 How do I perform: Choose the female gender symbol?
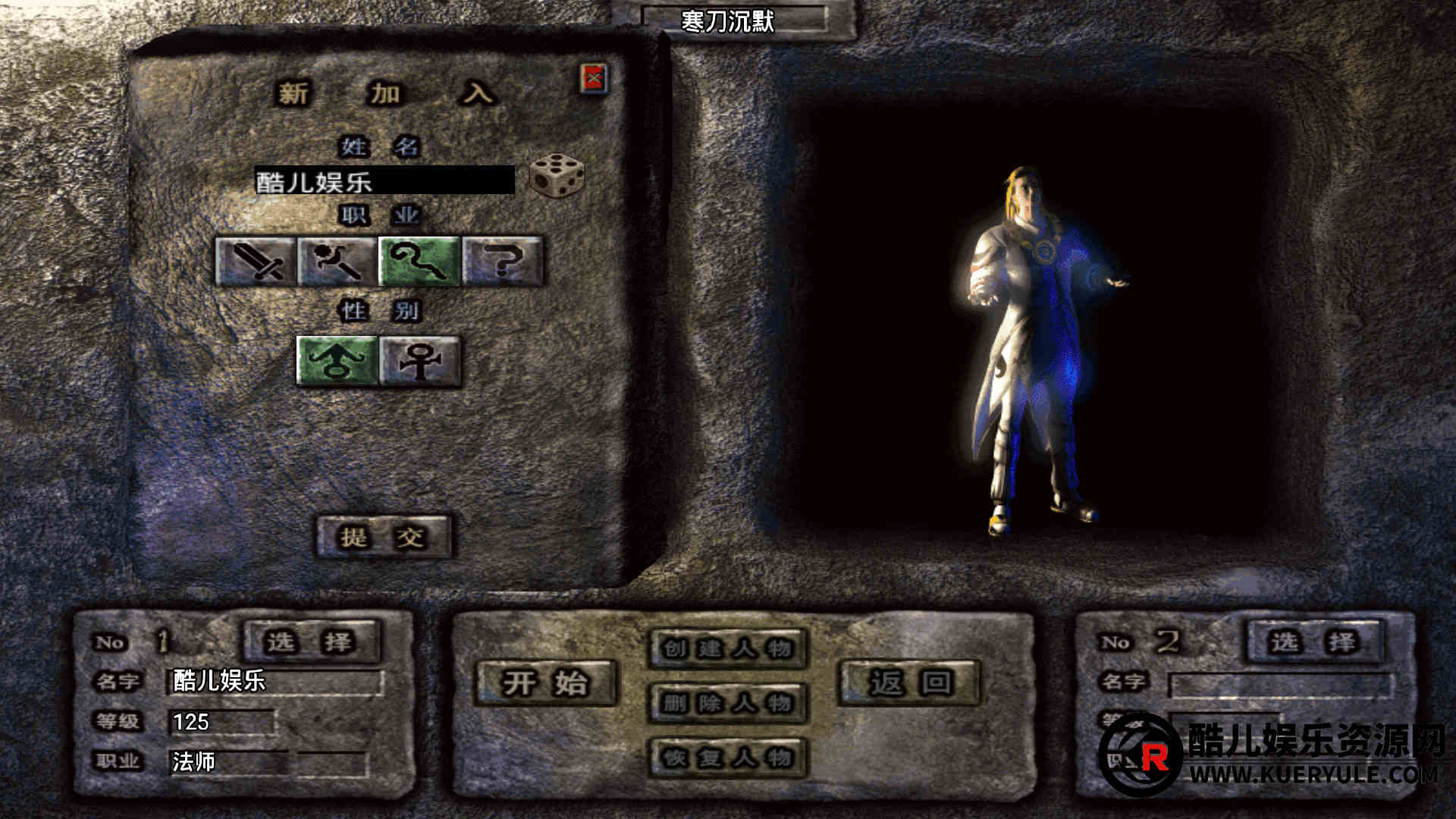coord(420,361)
